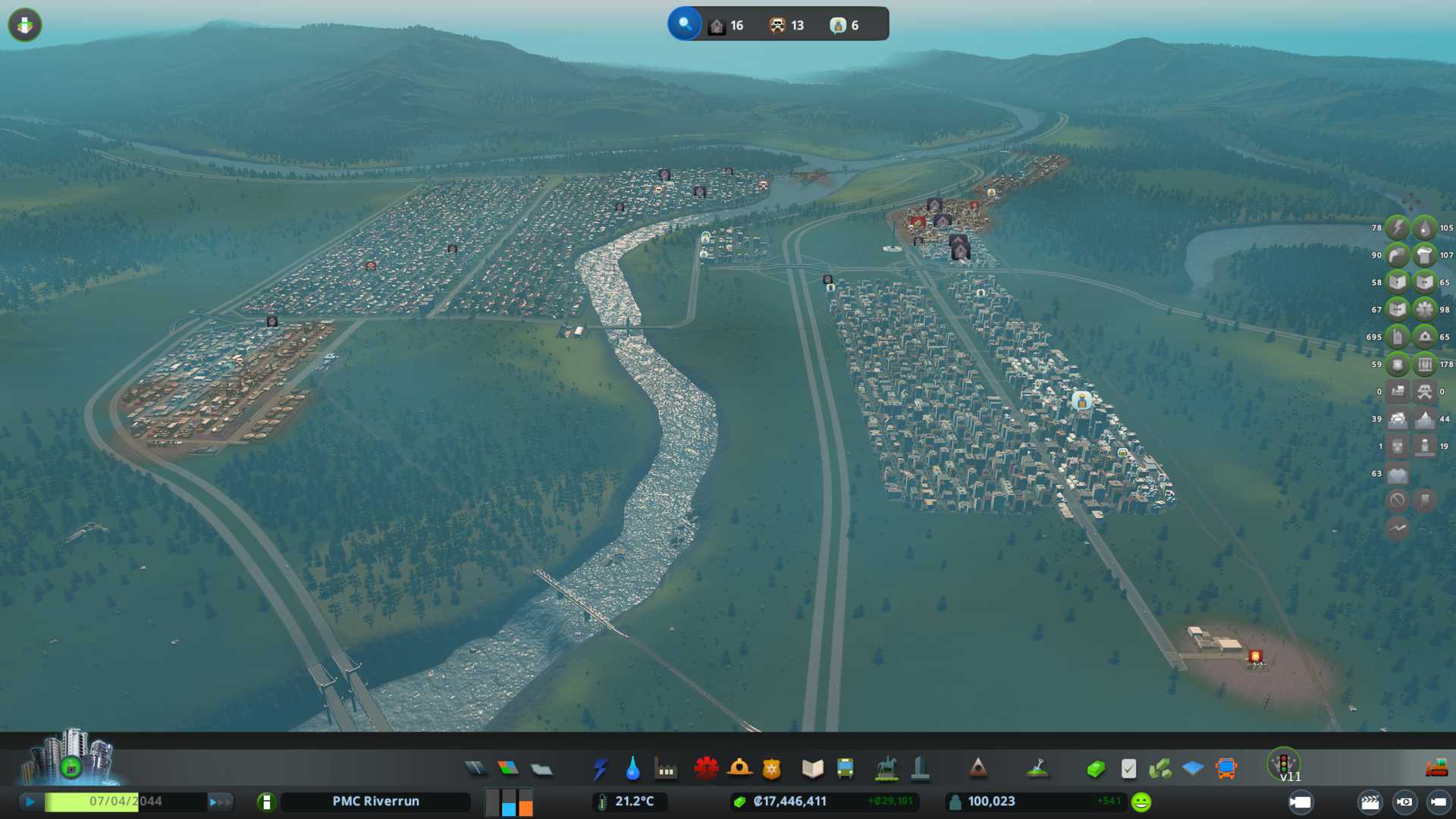Open Water and Sewage droplet menu
The width and height of the screenshot is (1456, 819).
pyautogui.click(x=632, y=769)
